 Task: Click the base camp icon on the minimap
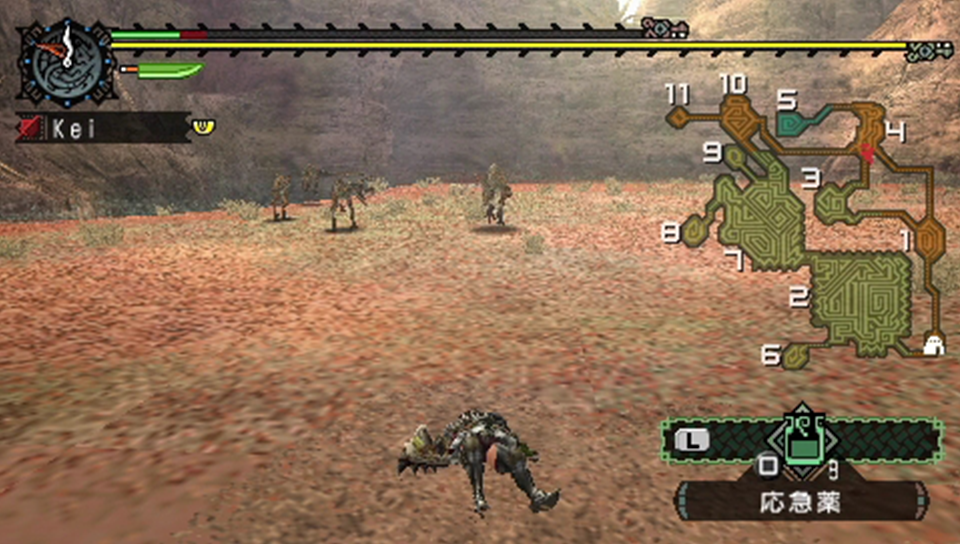point(935,345)
